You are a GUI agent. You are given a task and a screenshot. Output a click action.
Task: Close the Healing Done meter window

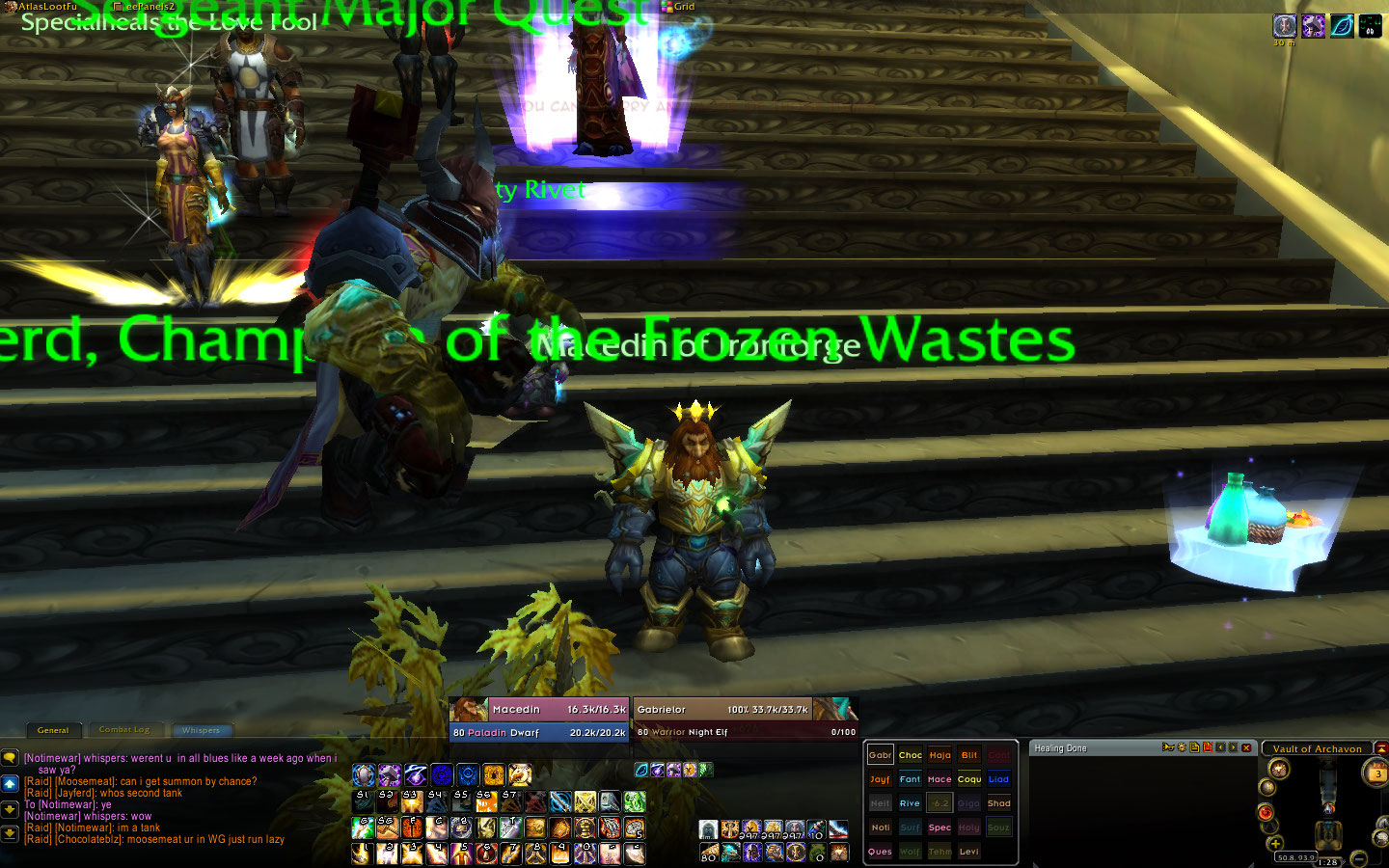1246,747
